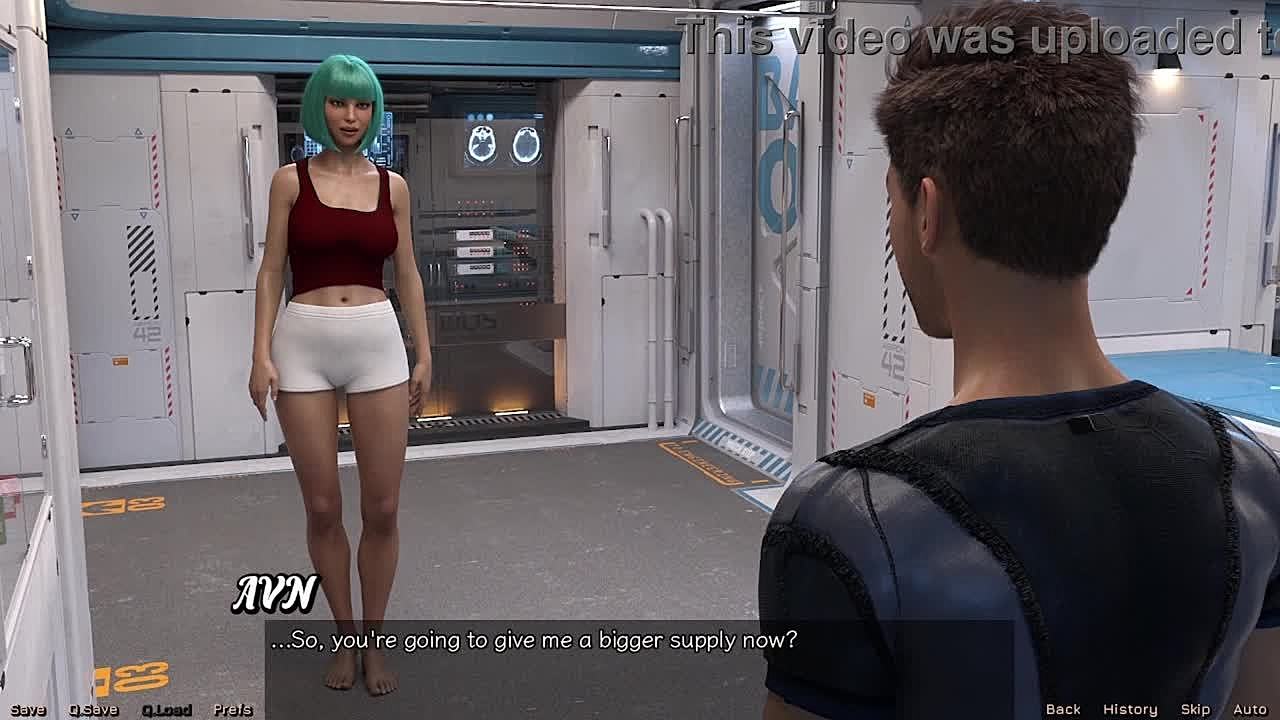Viewport: 1280px width, 720px height.
Task: Open the Prefs preferences menu
Action: [x=232, y=710]
